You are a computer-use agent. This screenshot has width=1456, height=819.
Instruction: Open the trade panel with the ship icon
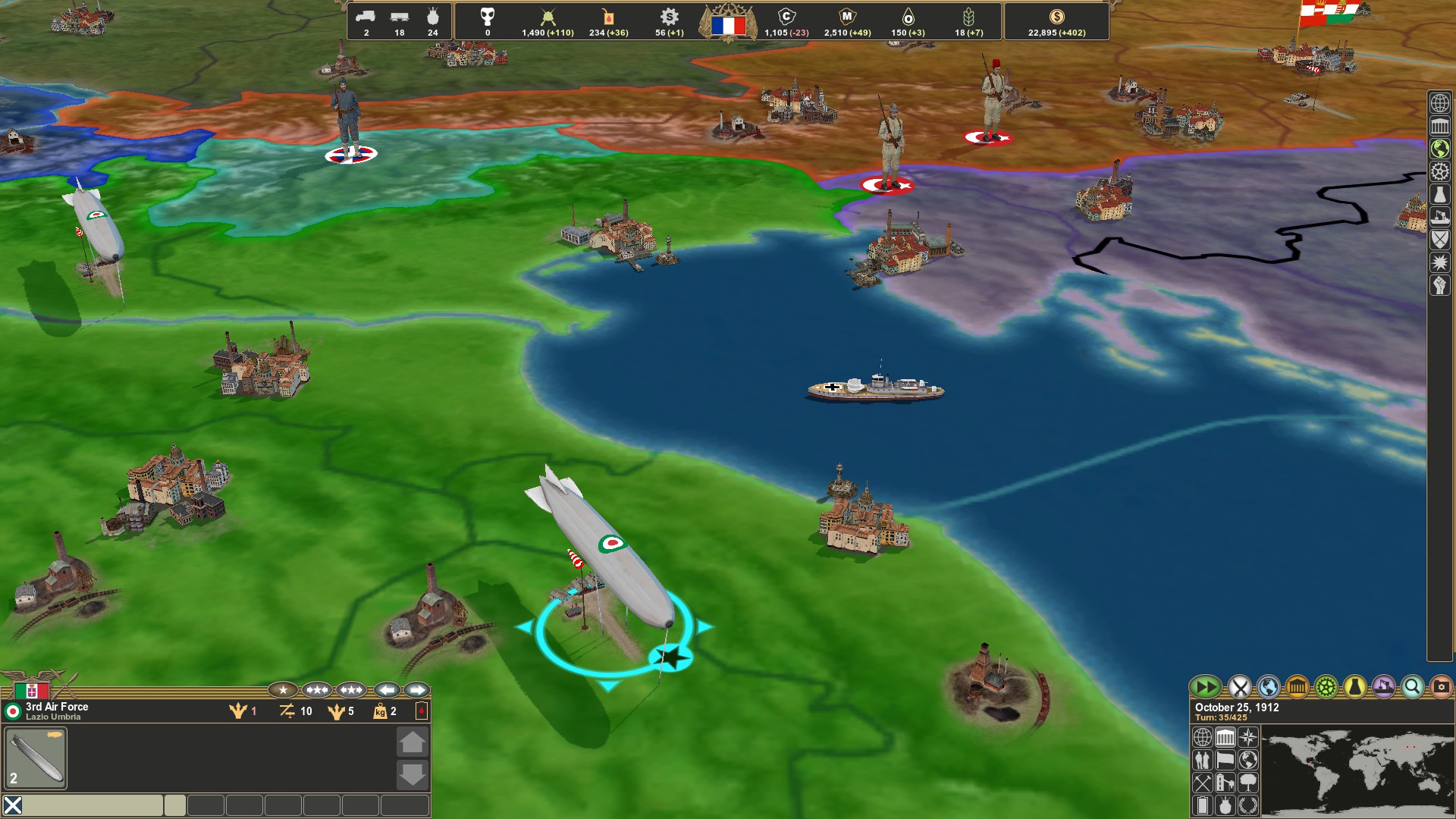coord(1383,686)
